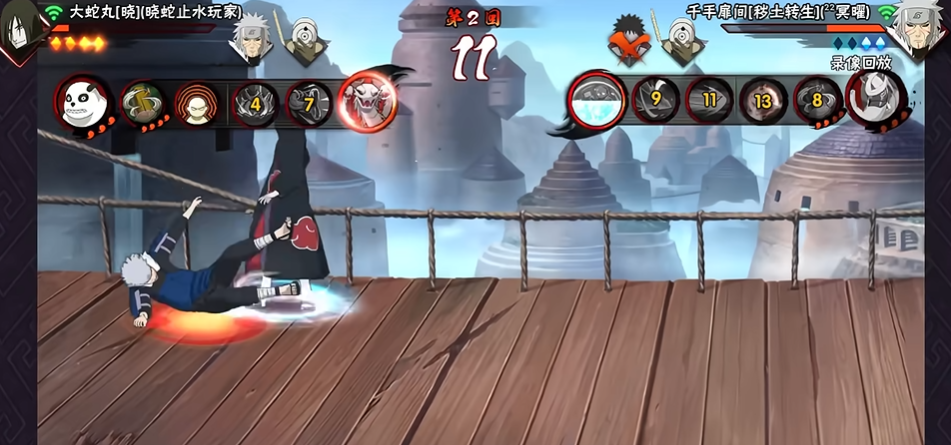This screenshot has width=951, height=445.
Task: Activate the golden scroll skill icon
Action: 142,102
